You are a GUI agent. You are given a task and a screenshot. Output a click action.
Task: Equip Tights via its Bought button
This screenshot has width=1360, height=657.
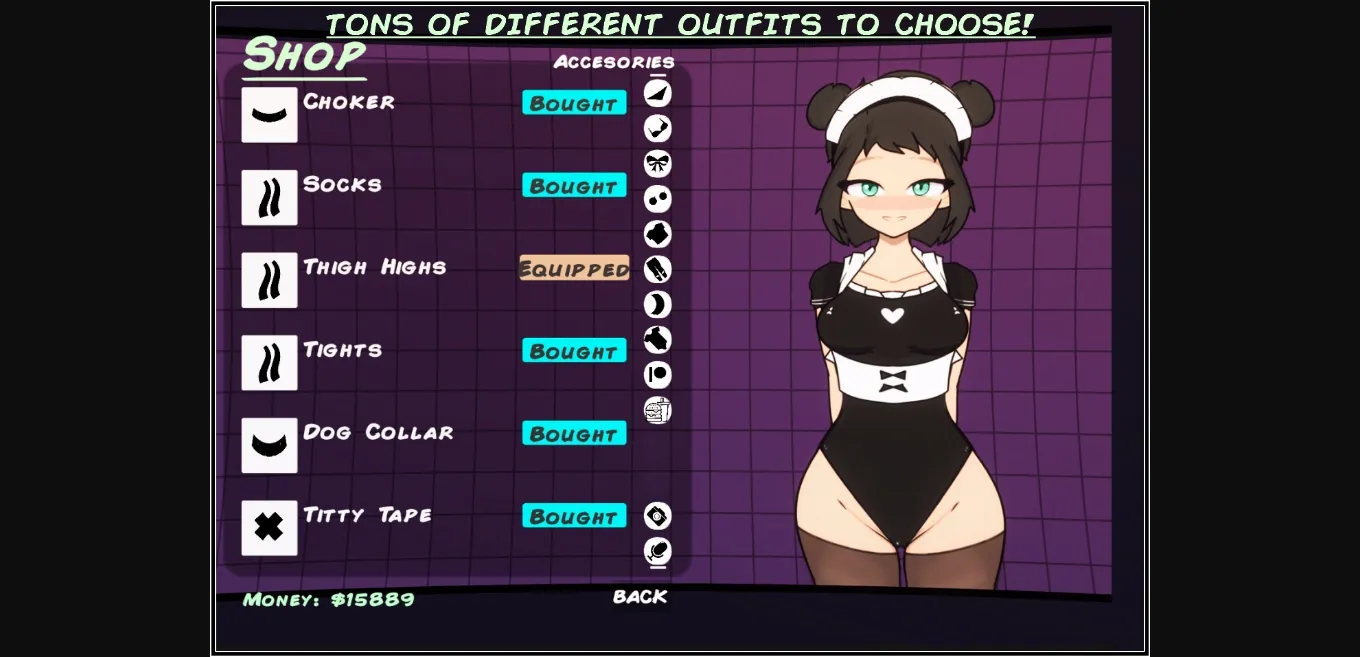tap(574, 351)
